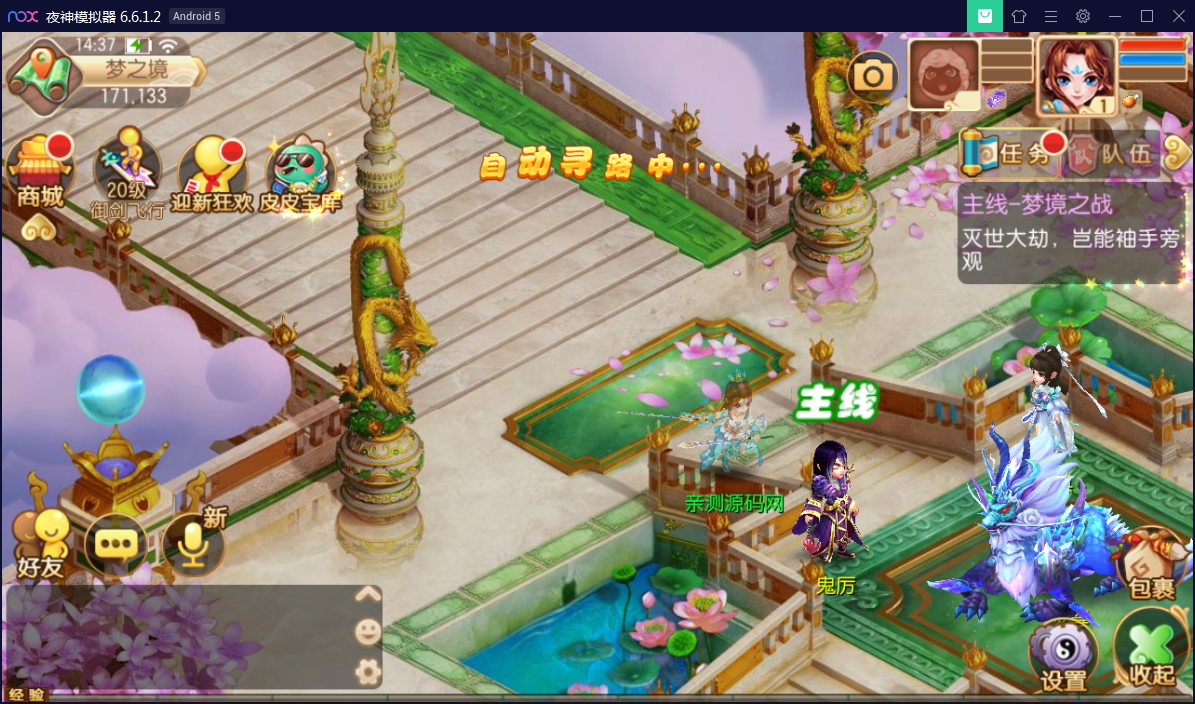Select the 主线-梦境之战 quest tracker entry

coord(1070,233)
